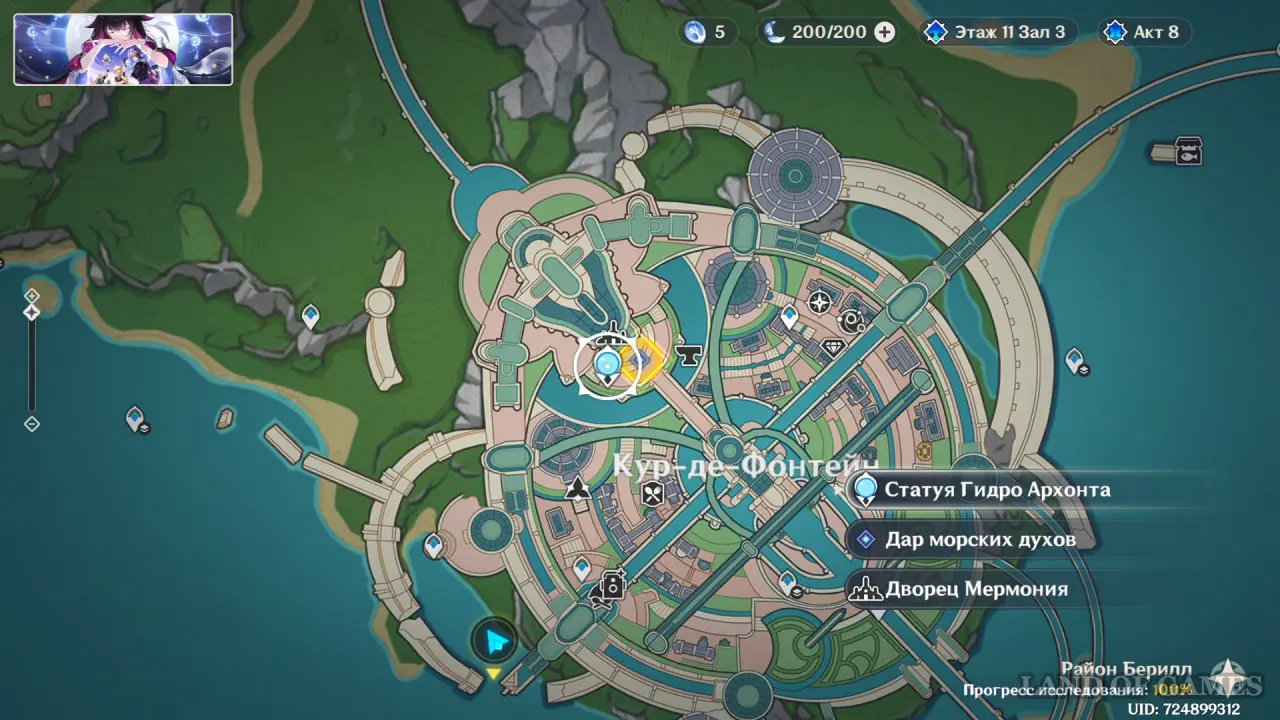Click the camera shop marker
Screen dimensions: 1280x720
coord(612,585)
